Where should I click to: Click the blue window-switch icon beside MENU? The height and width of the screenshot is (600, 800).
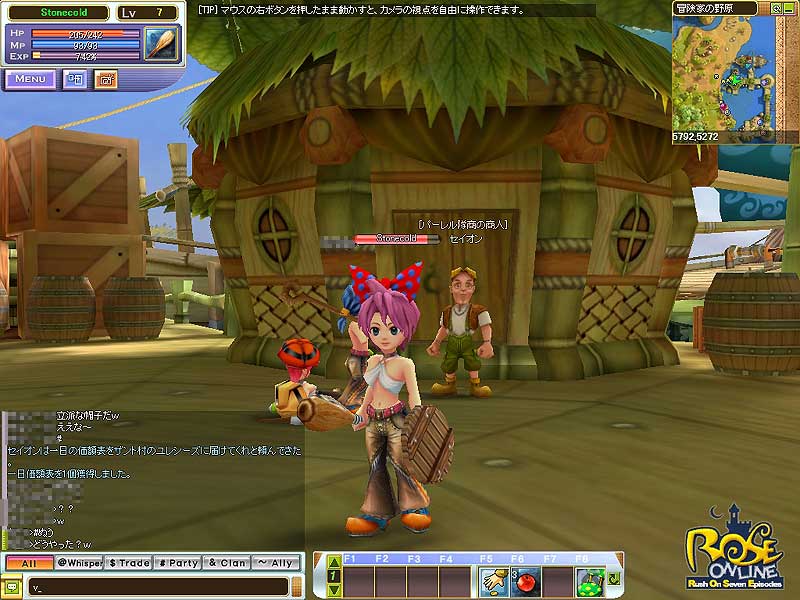[75, 79]
